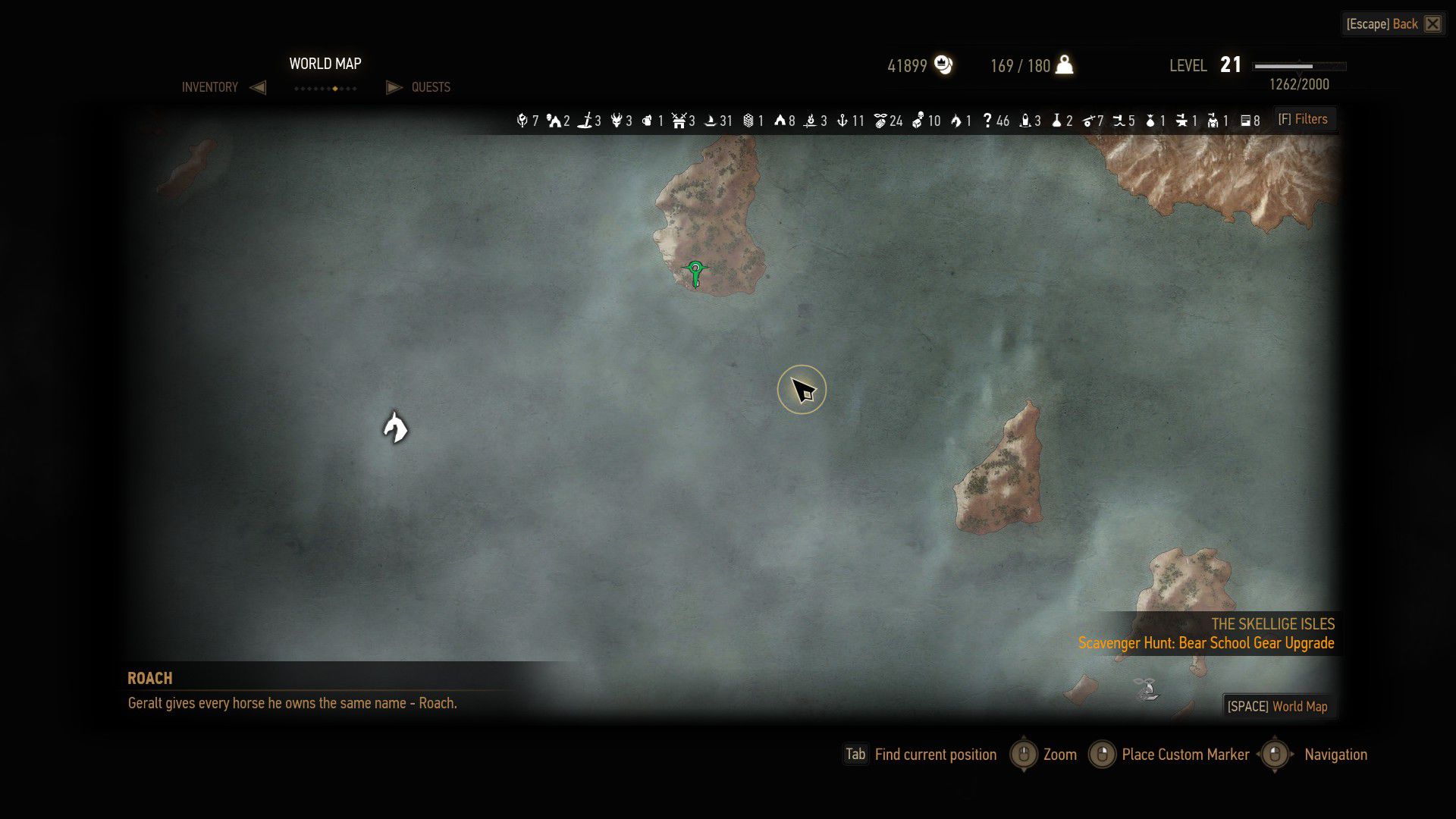Image resolution: width=1456 pixels, height=819 pixels.
Task: Open the World Map overview button
Action: coord(1278,706)
